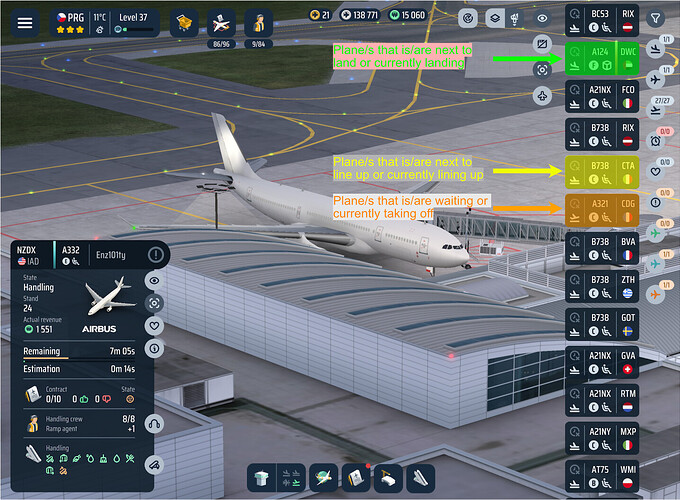Viewport: 680px width, 500px height.
Task: Open the control tower button in bottom toolbar
Action: point(261,478)
